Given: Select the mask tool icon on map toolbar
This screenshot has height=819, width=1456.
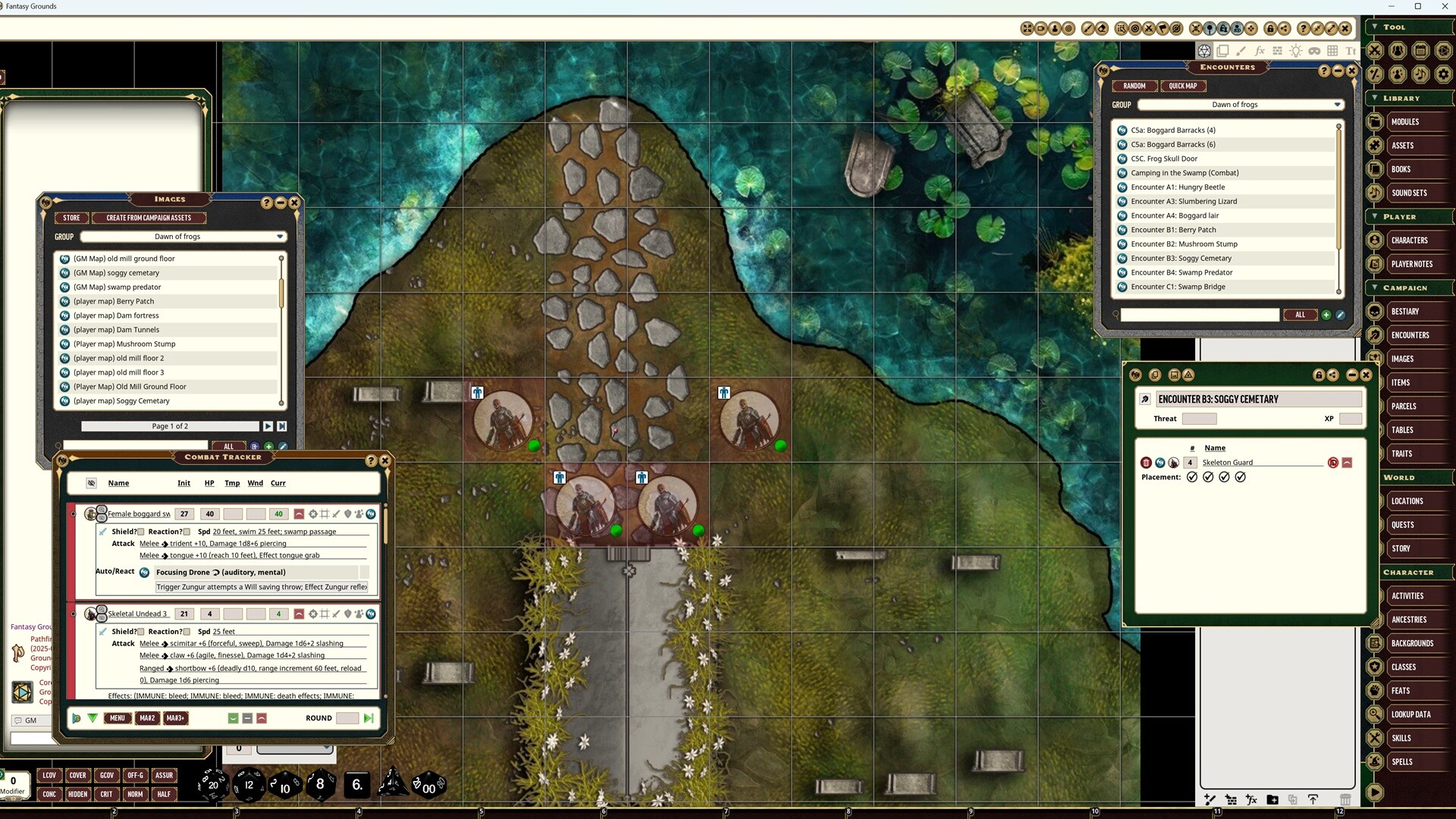Looking at the screenshot, I should coord(1314,51).
